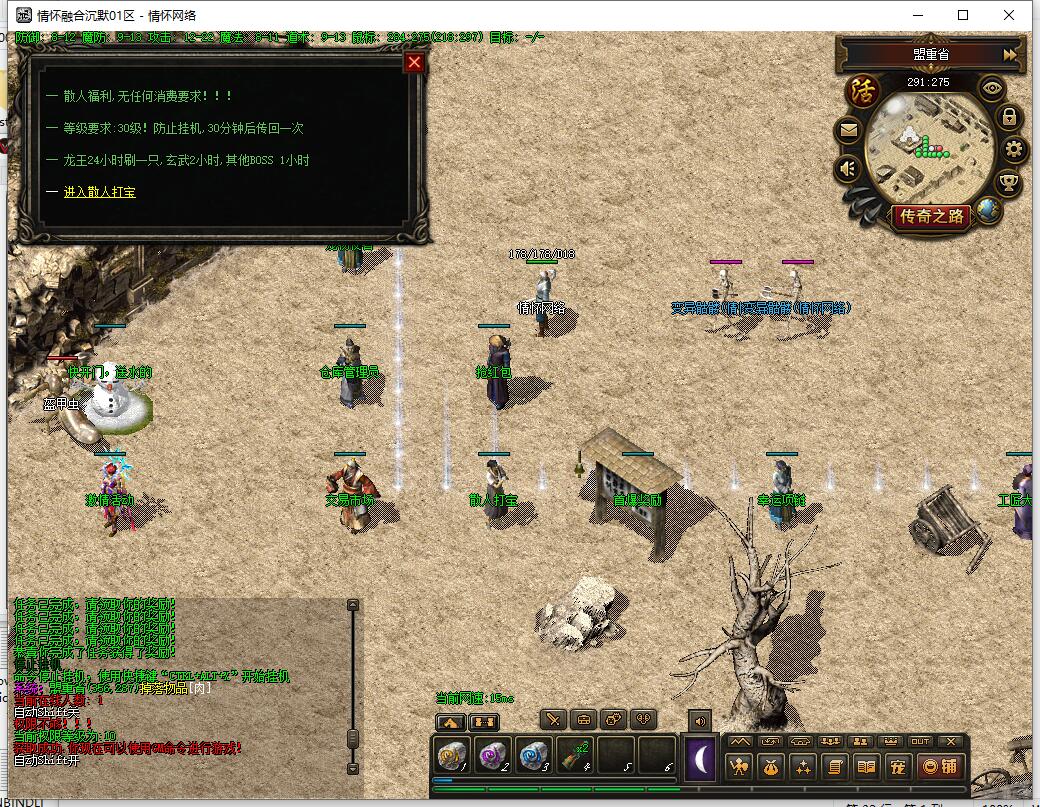The width and height of the screenshot is (1040, 807).
Task: Click the minimap view
Action: [928, 144]
